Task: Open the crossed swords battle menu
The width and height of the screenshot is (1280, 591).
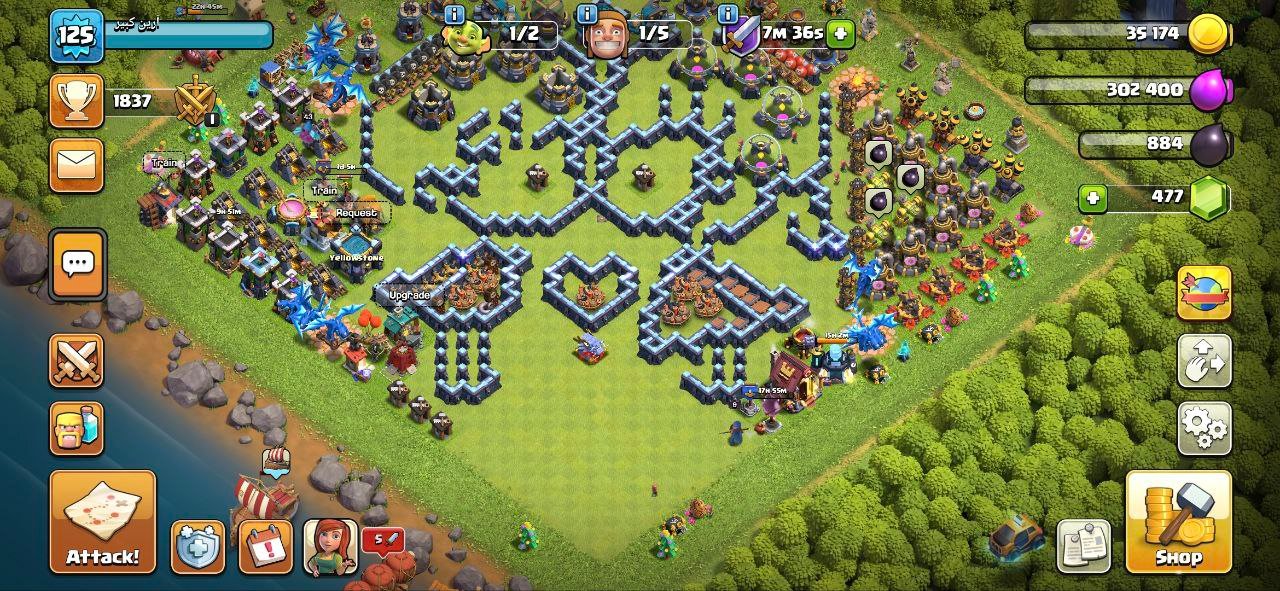Action: click(77, 361)
